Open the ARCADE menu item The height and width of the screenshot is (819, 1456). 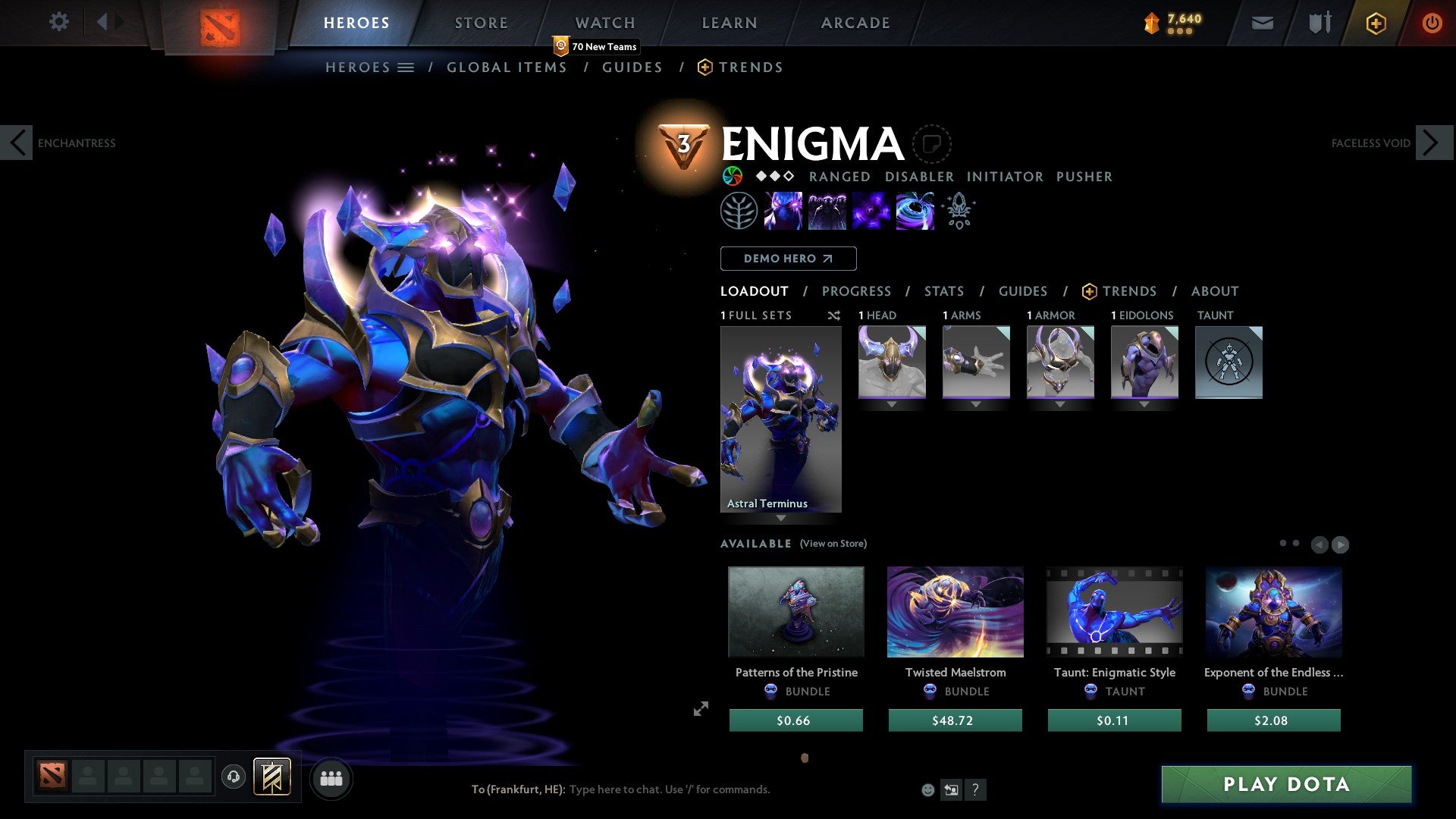(855, 22)
